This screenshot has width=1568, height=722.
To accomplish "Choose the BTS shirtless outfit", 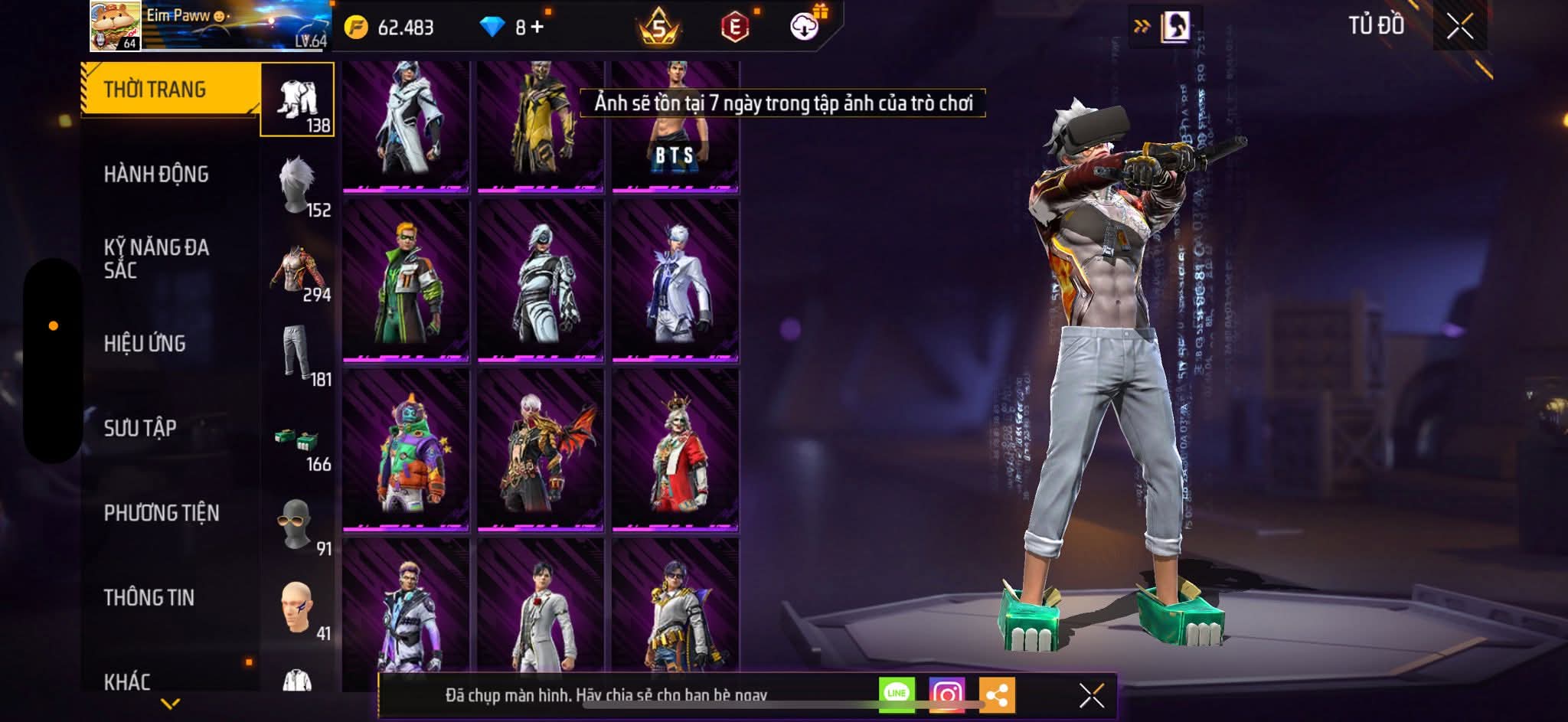I will tap(675, 126).
